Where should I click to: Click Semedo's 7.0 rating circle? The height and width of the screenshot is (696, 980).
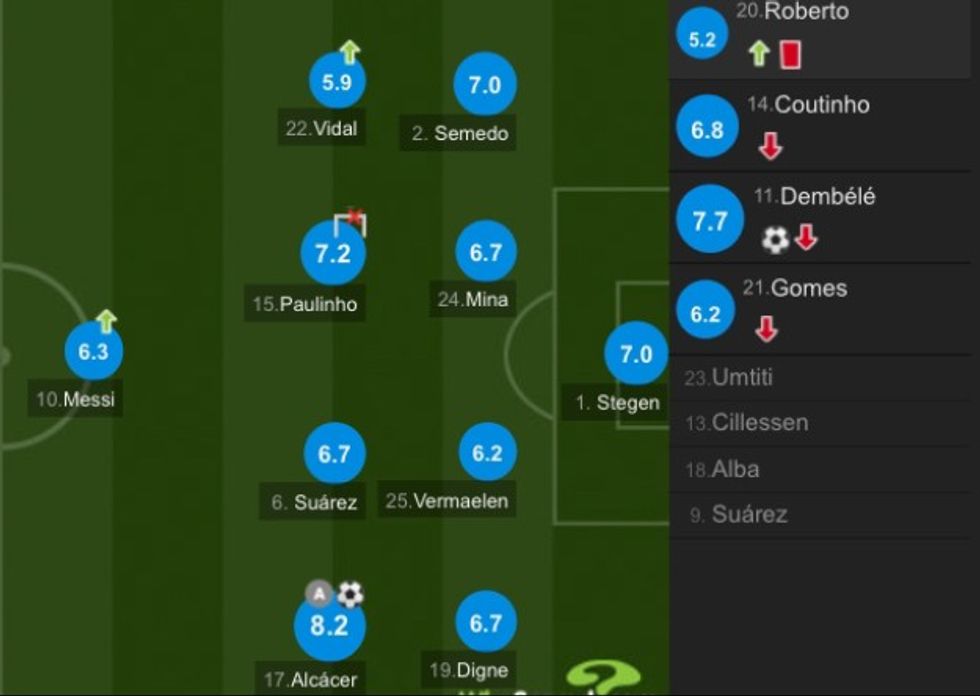(485, 85)
